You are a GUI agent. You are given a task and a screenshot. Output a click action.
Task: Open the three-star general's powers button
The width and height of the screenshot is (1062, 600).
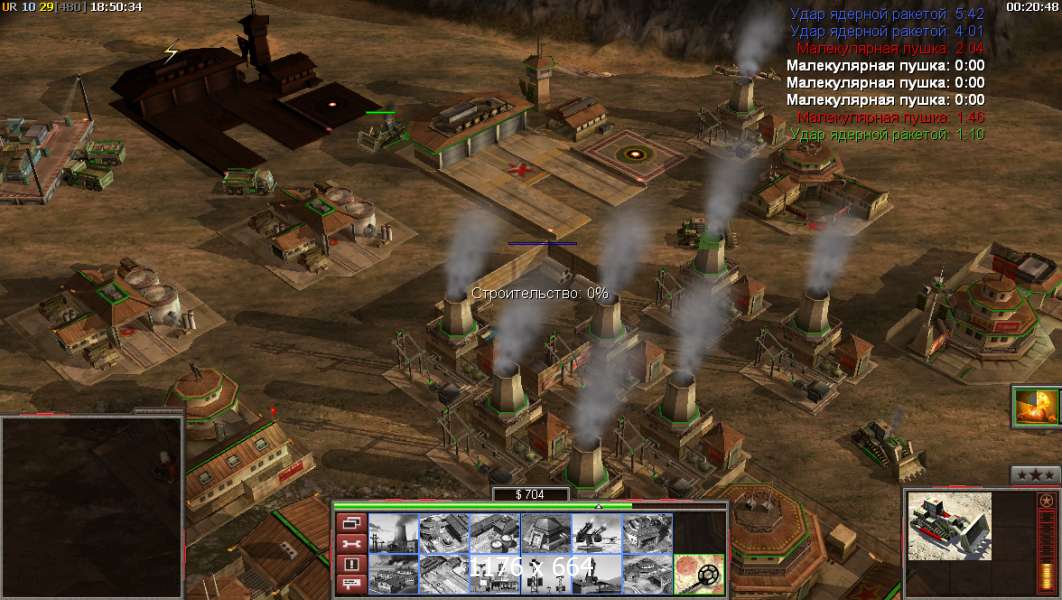tap(1035, 474)
